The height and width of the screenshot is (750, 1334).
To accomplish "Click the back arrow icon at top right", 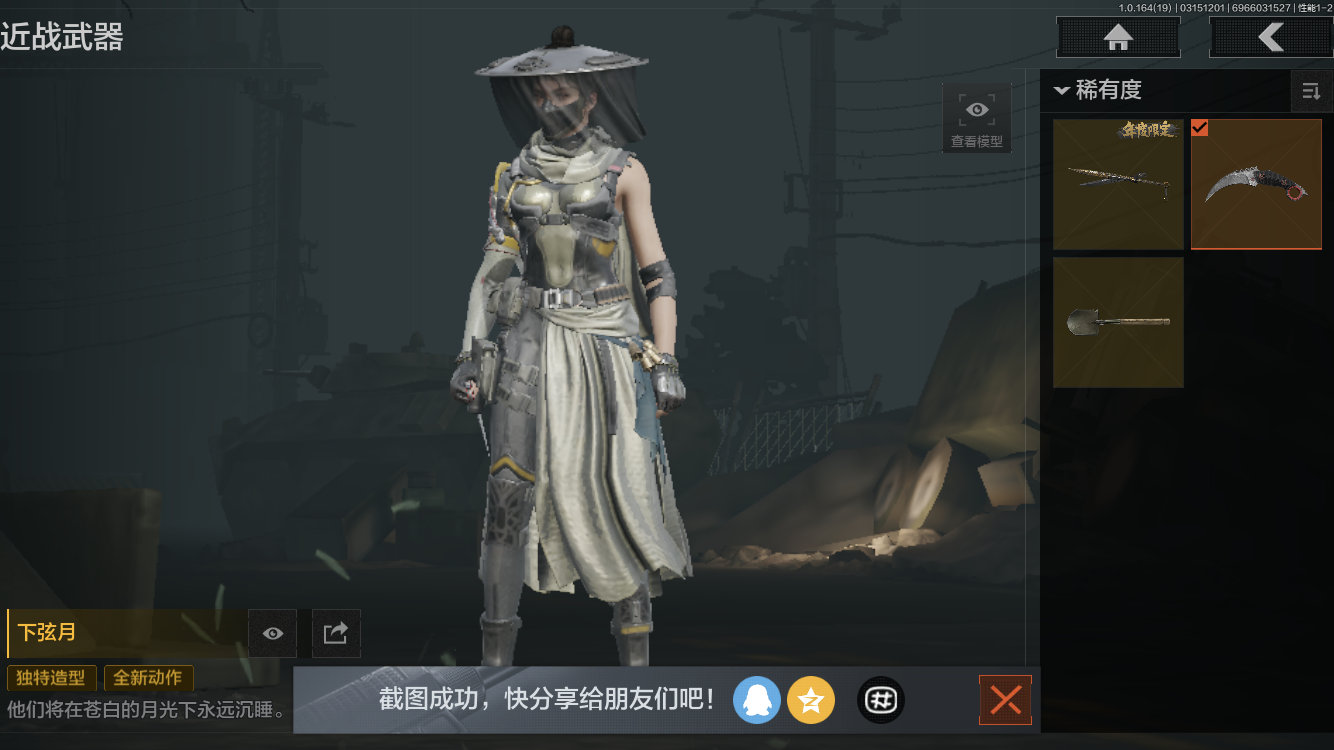I will click(1271, 37).
